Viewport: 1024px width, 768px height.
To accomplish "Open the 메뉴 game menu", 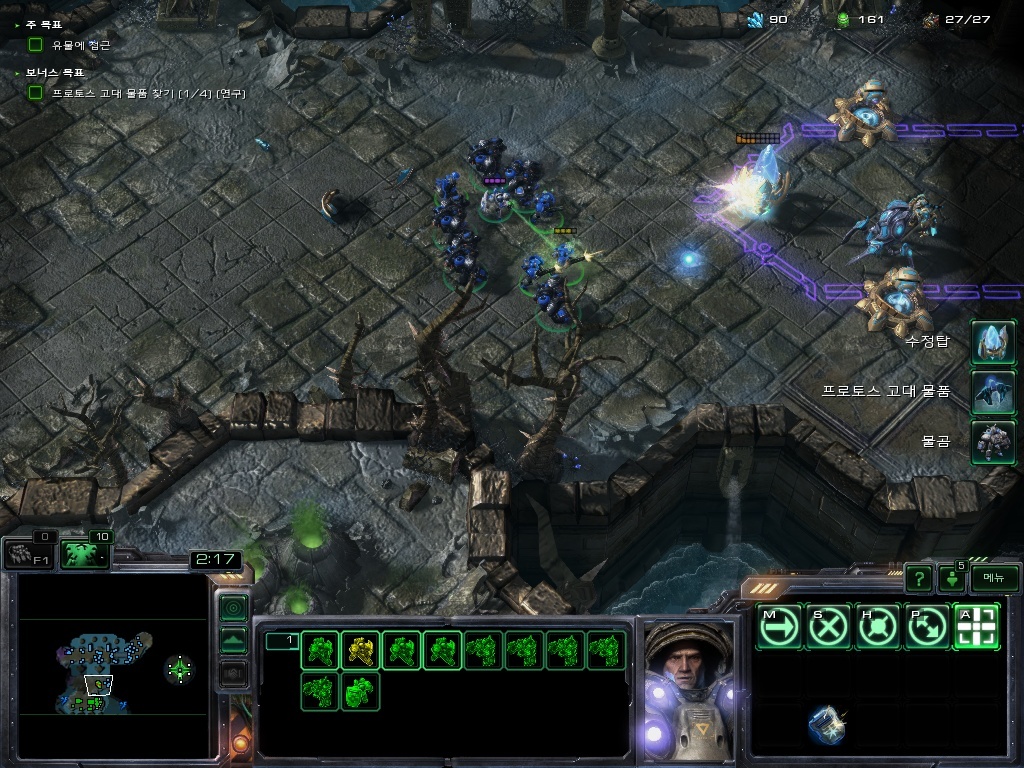I will (x=994, y=578).
